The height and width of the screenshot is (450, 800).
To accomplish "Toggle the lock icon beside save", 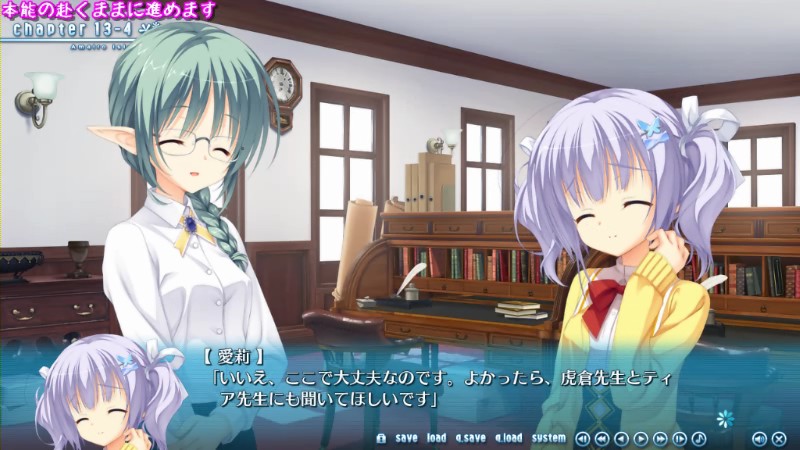I will coord(380,438).
